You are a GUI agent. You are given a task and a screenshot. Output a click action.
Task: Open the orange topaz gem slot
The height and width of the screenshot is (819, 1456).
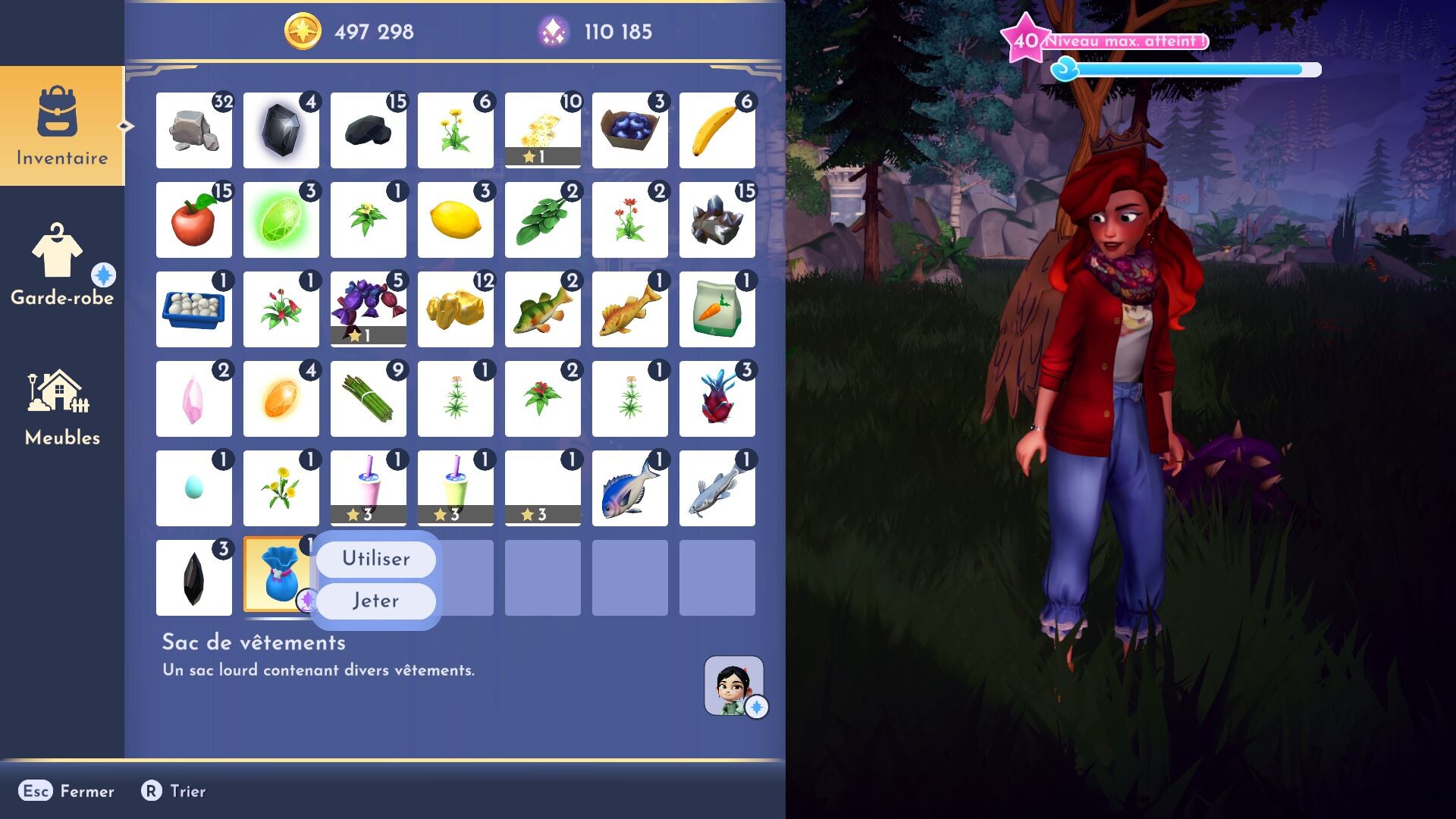click(x=281, y=398)
